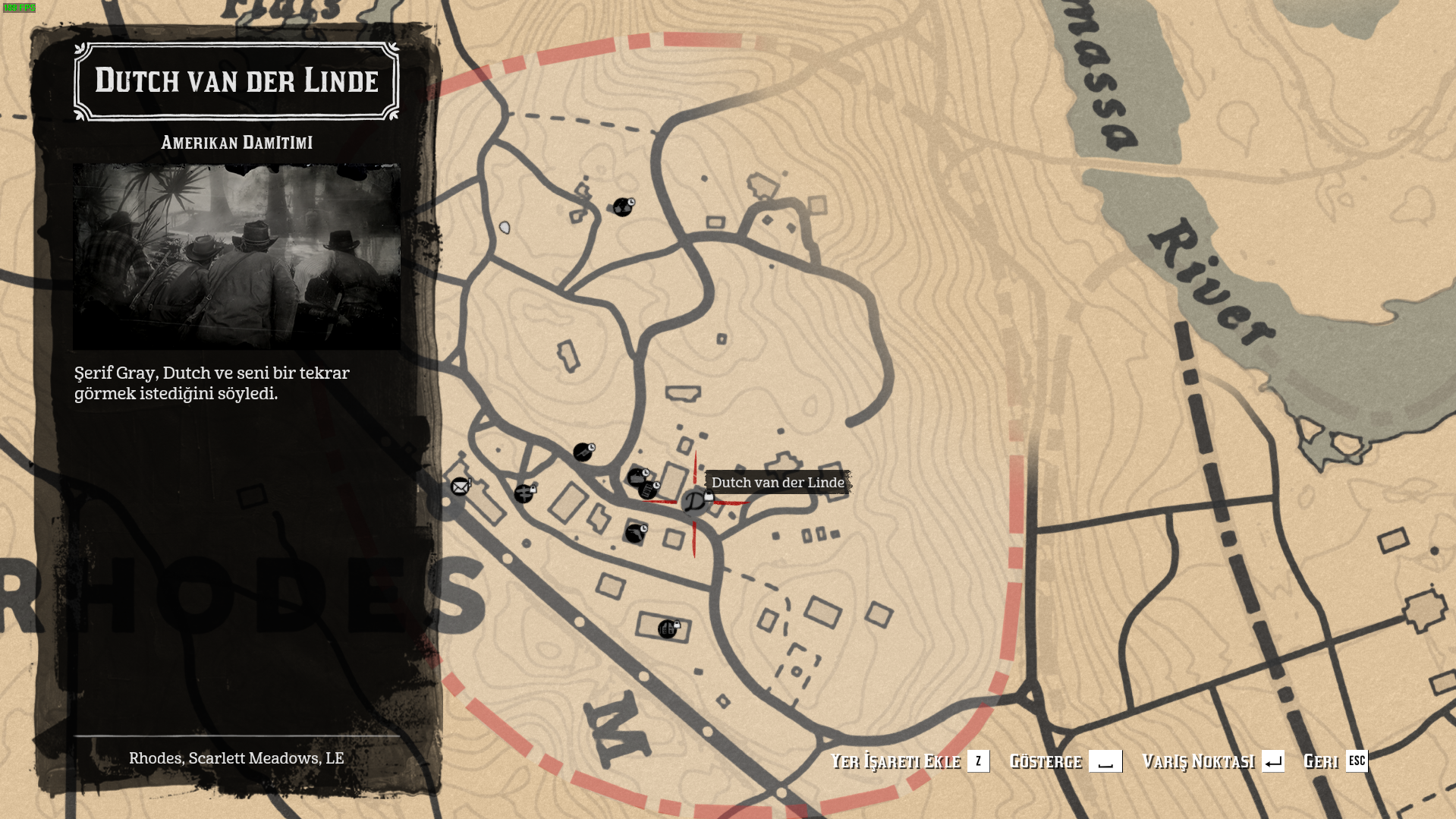Choose 'Yer İşareti Ekle' to add waypoint
Viewport: 1456px width, 819px height.
(x=909, y=761)
